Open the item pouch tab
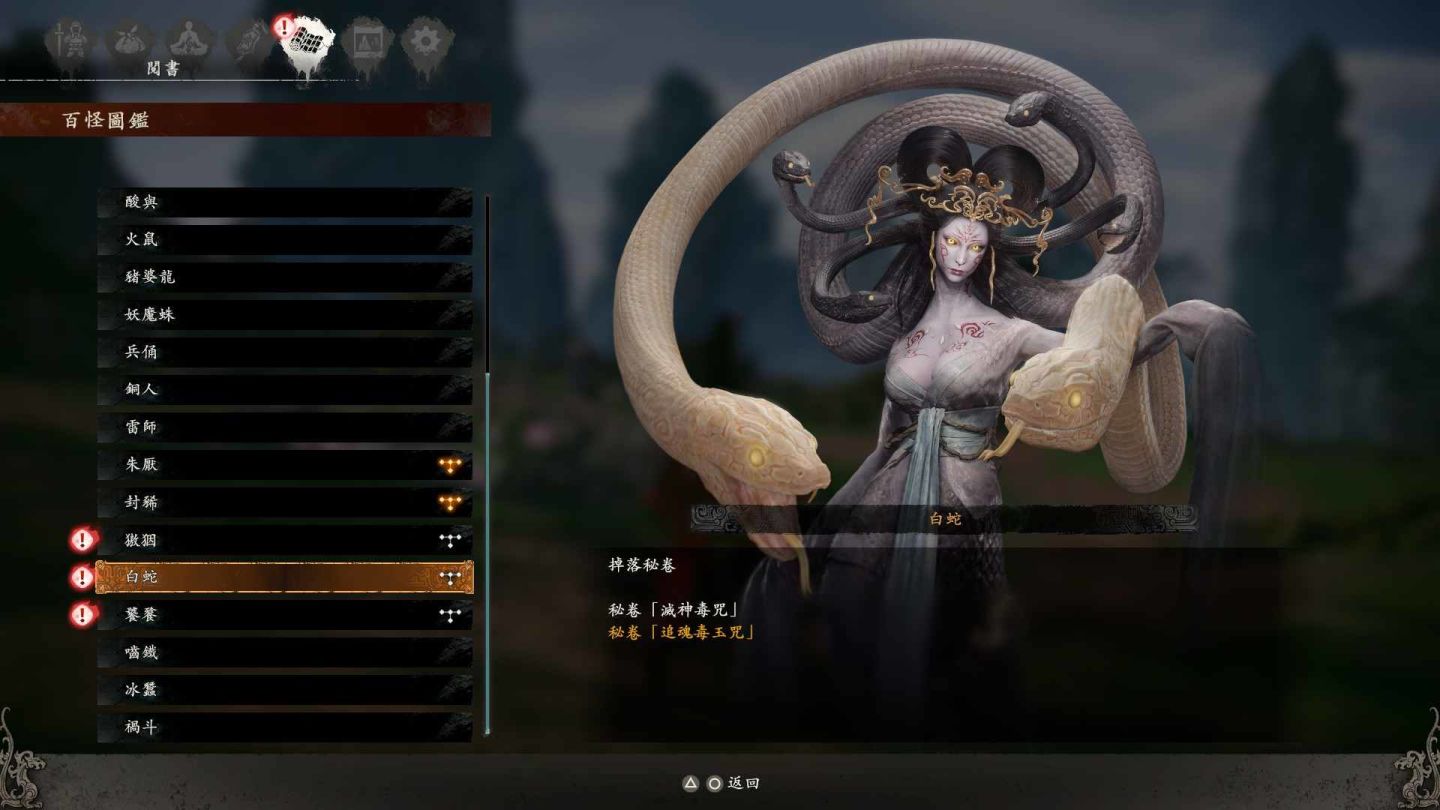The width and height of the screenshot is (1440, 810). click(129, 42)
